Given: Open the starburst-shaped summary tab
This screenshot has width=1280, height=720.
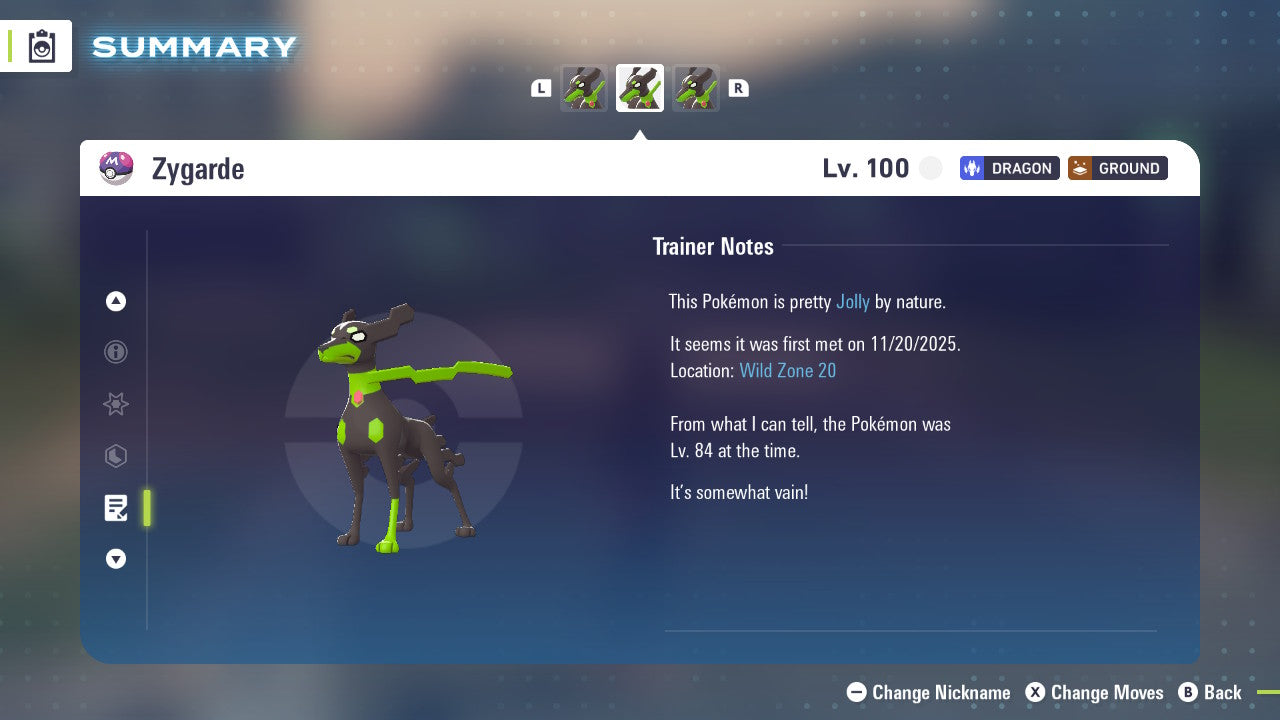Looking at the screenshot, I should coord(116,404).
